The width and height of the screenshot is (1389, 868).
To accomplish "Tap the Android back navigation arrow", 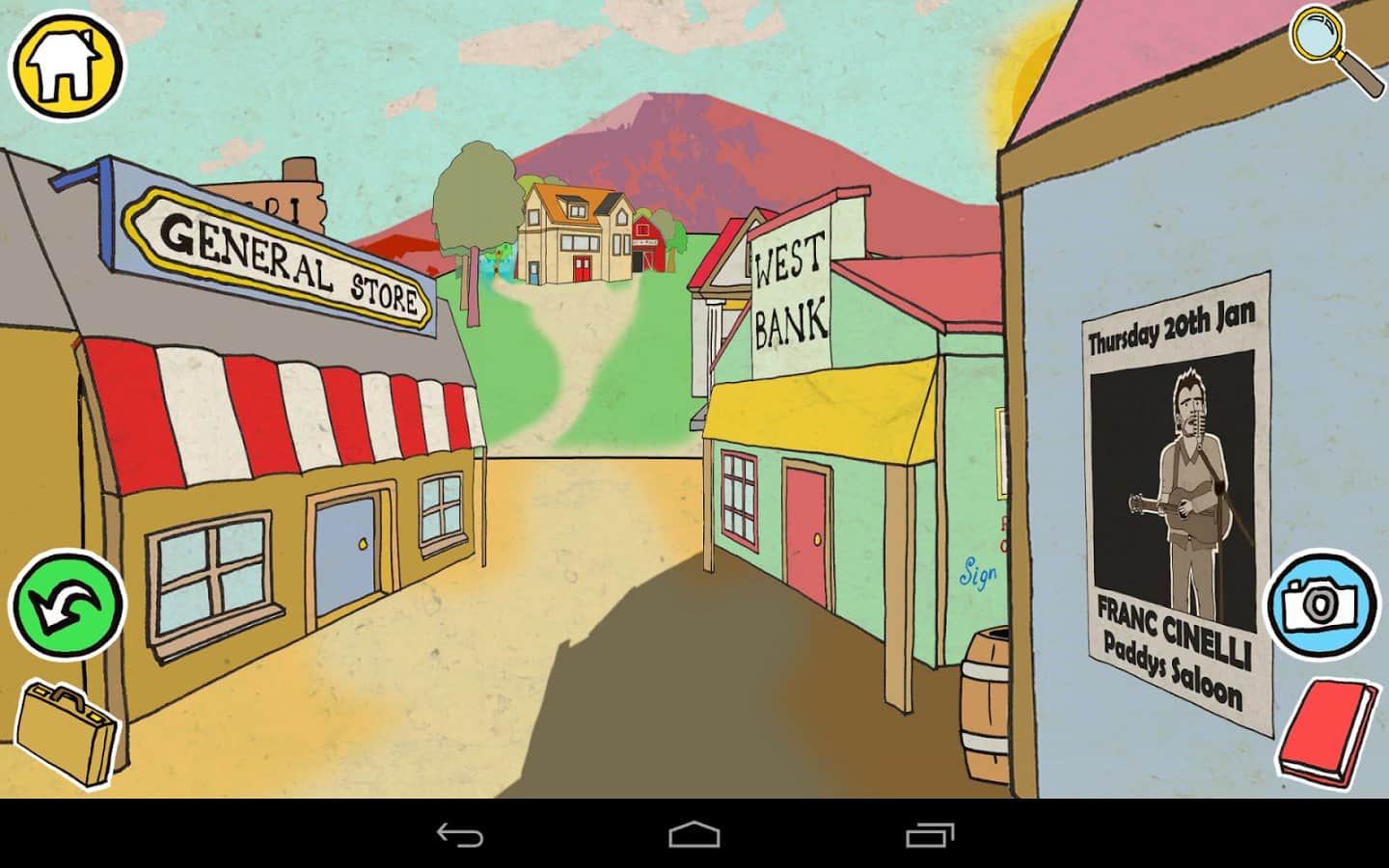I will (460, 837).
